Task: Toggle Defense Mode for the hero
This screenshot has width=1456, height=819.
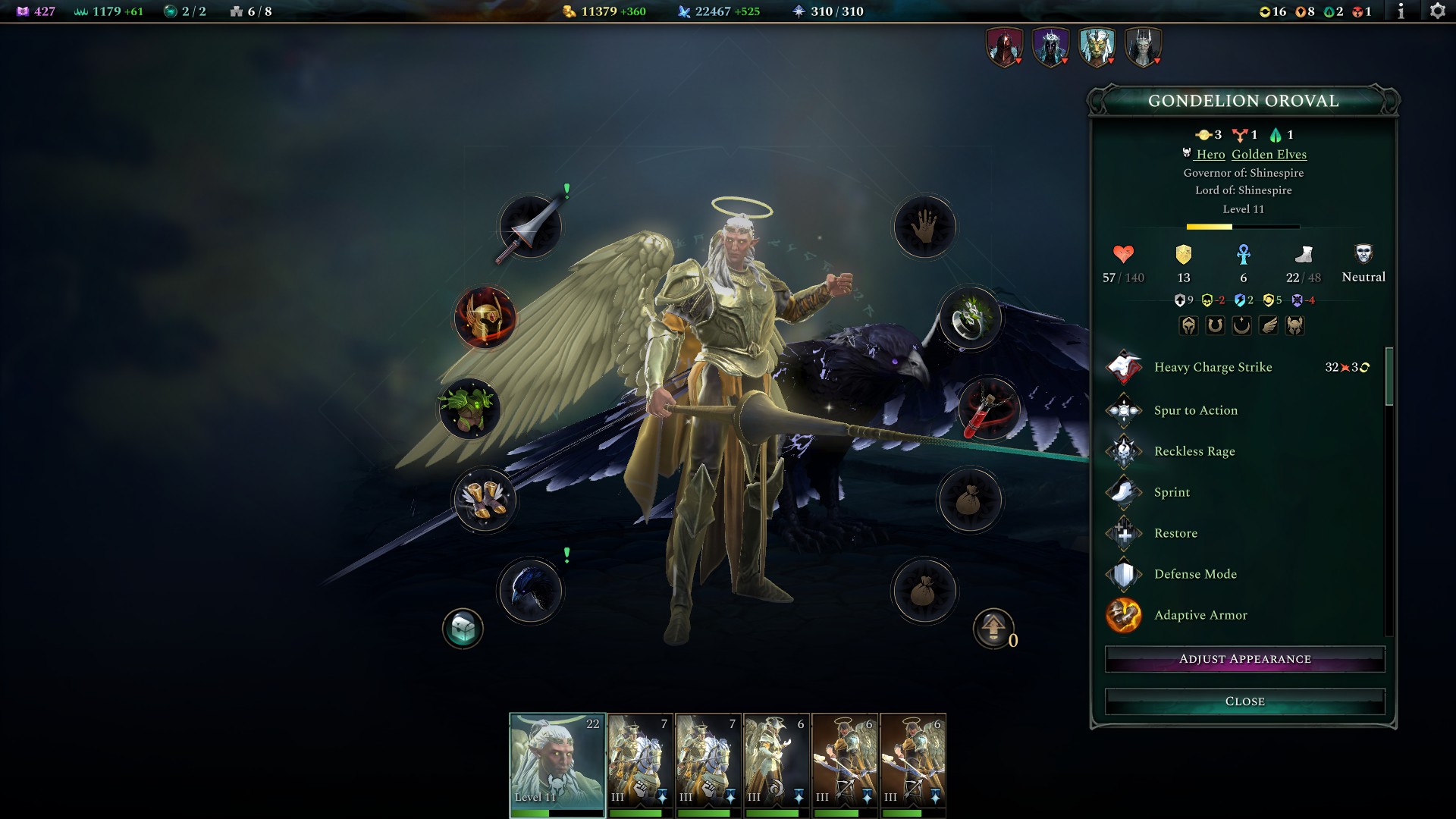Action: click(1125, 574)
